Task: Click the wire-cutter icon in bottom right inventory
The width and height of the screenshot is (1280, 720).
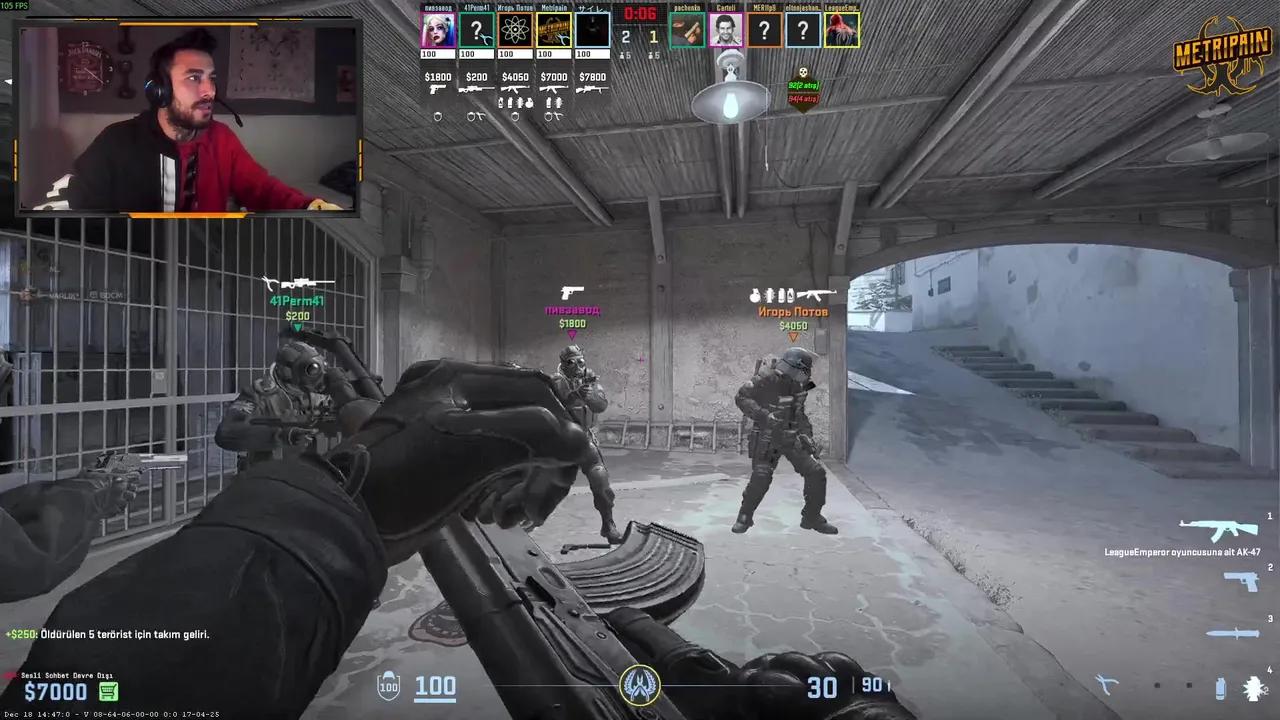Action: click(x=1105, y=684)
